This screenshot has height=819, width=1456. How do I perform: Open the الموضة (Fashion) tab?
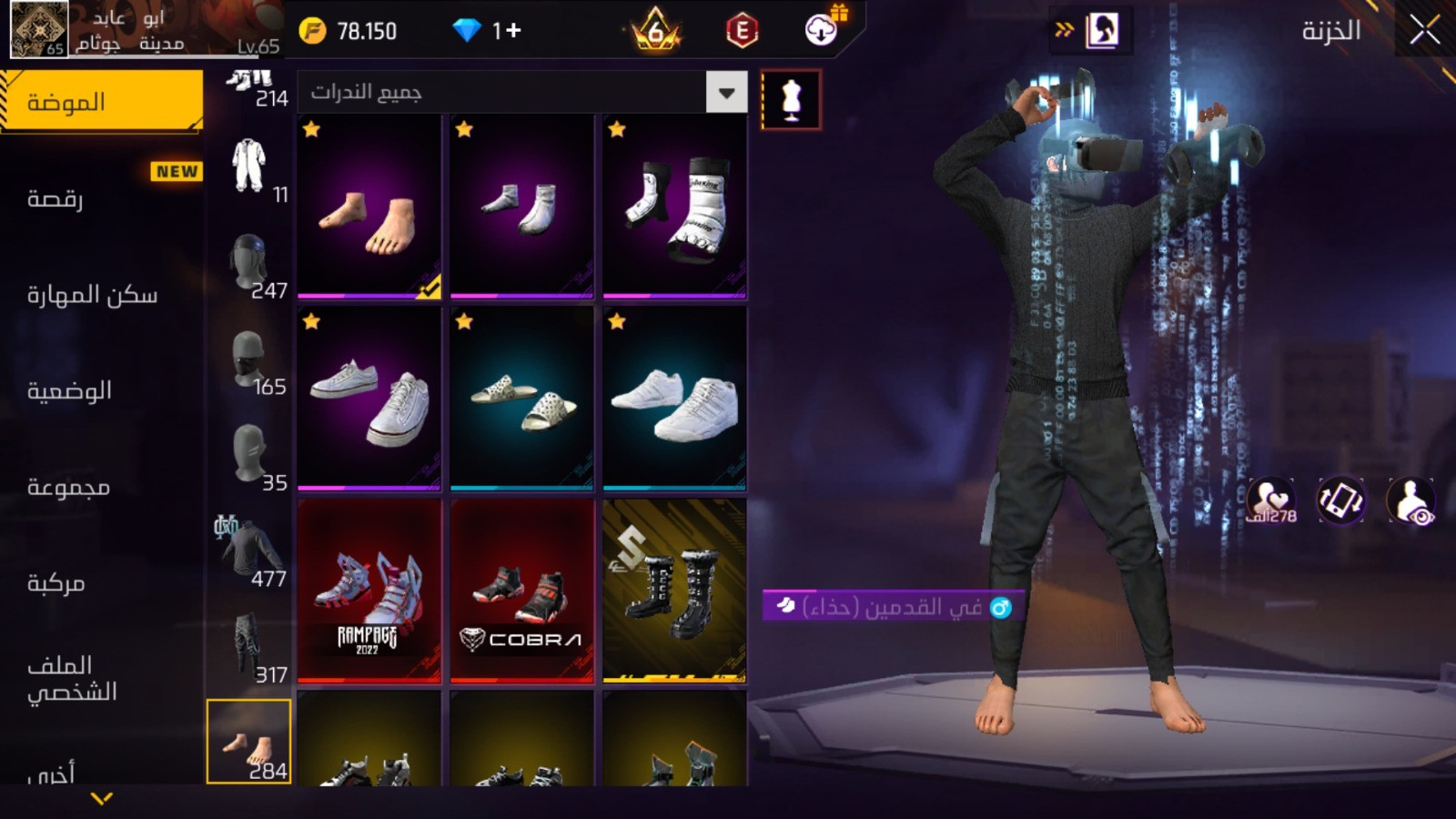[101, 102]
